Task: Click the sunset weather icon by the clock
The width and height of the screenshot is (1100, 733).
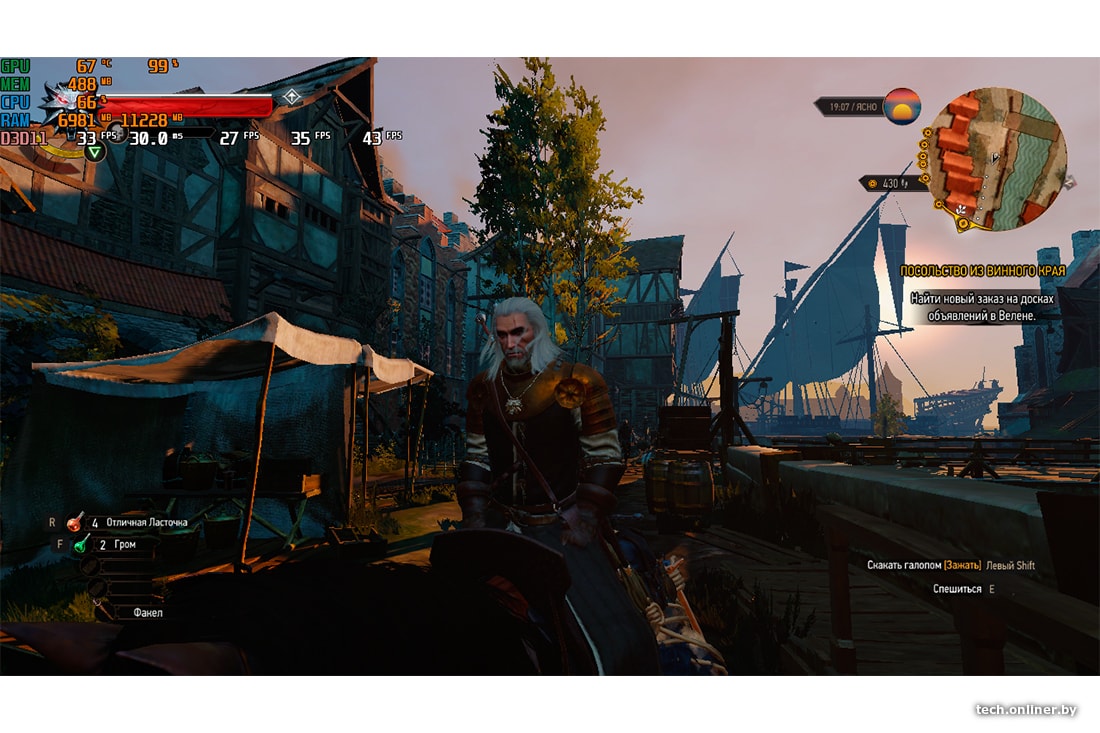Action: click(x=902, y=105)
